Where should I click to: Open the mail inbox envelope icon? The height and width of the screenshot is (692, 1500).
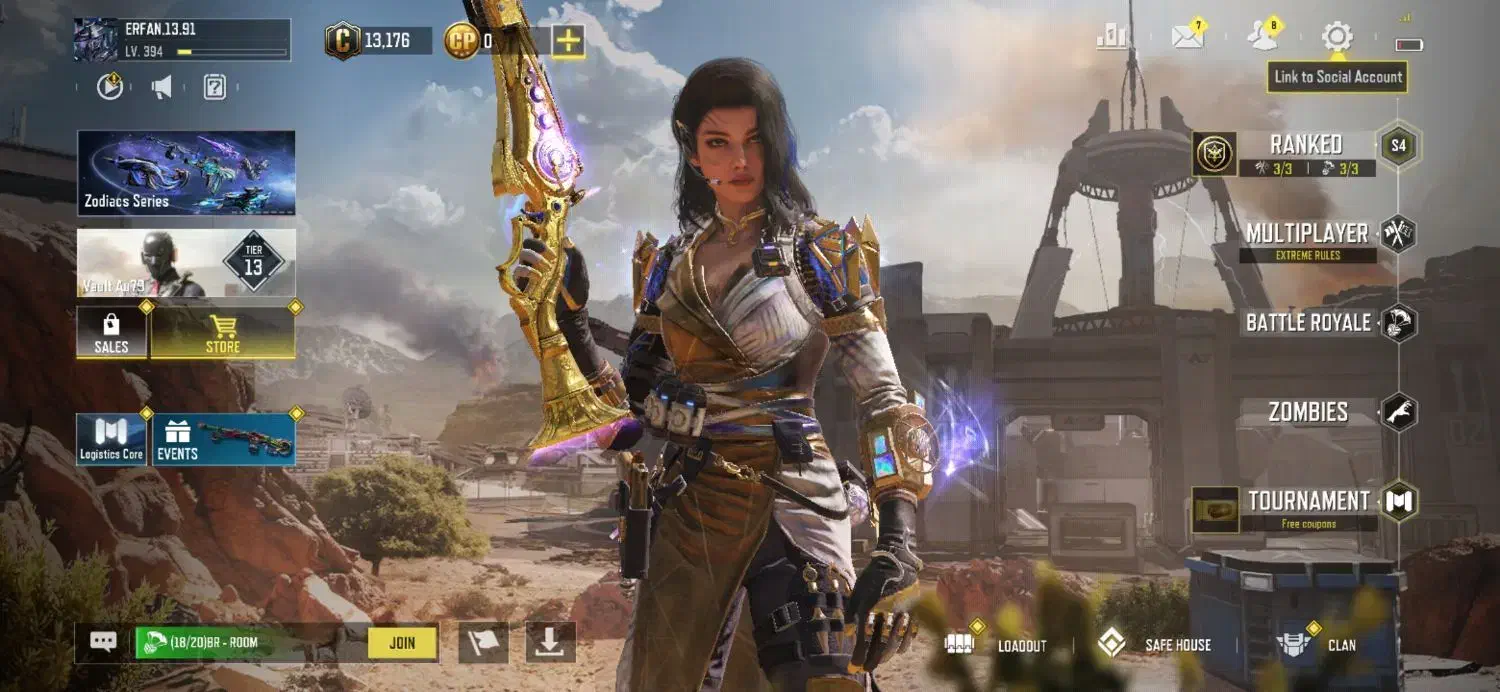[x=1187, y=37]
